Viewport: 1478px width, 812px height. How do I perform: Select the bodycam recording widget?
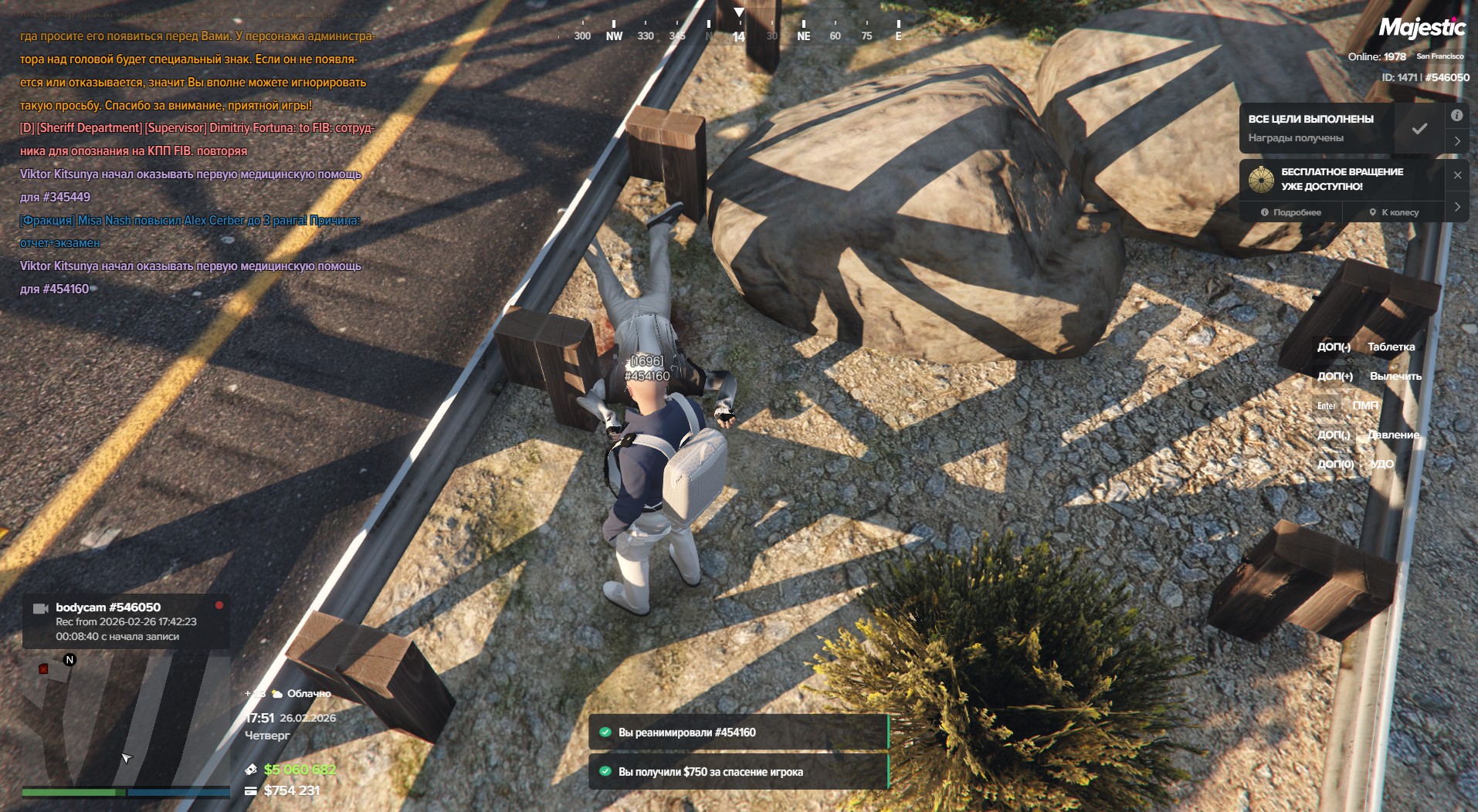[x=125, y=621]
